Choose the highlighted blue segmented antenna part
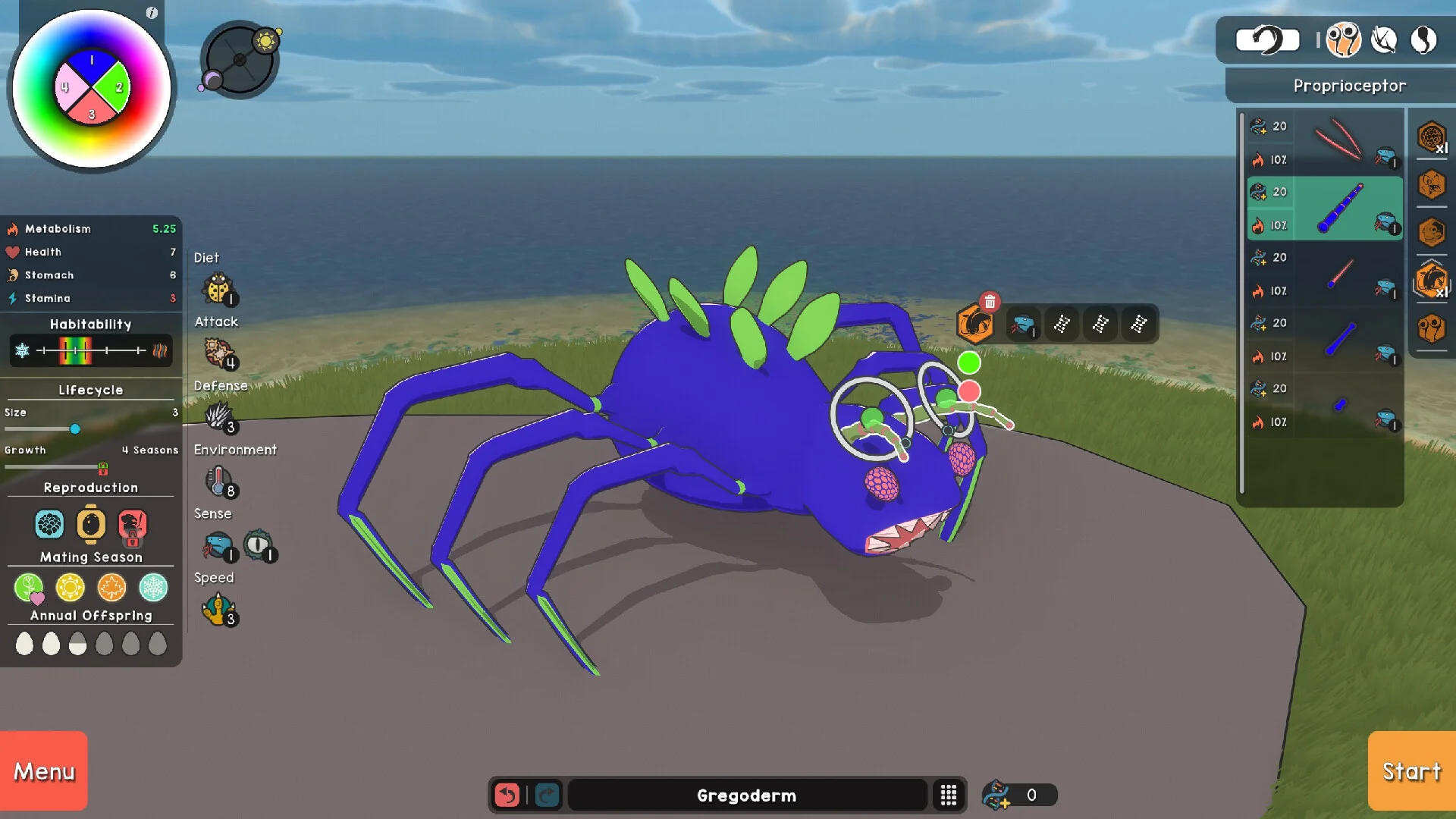The width and height of the screenshot is (1456, 819). tap(1341, 209)
